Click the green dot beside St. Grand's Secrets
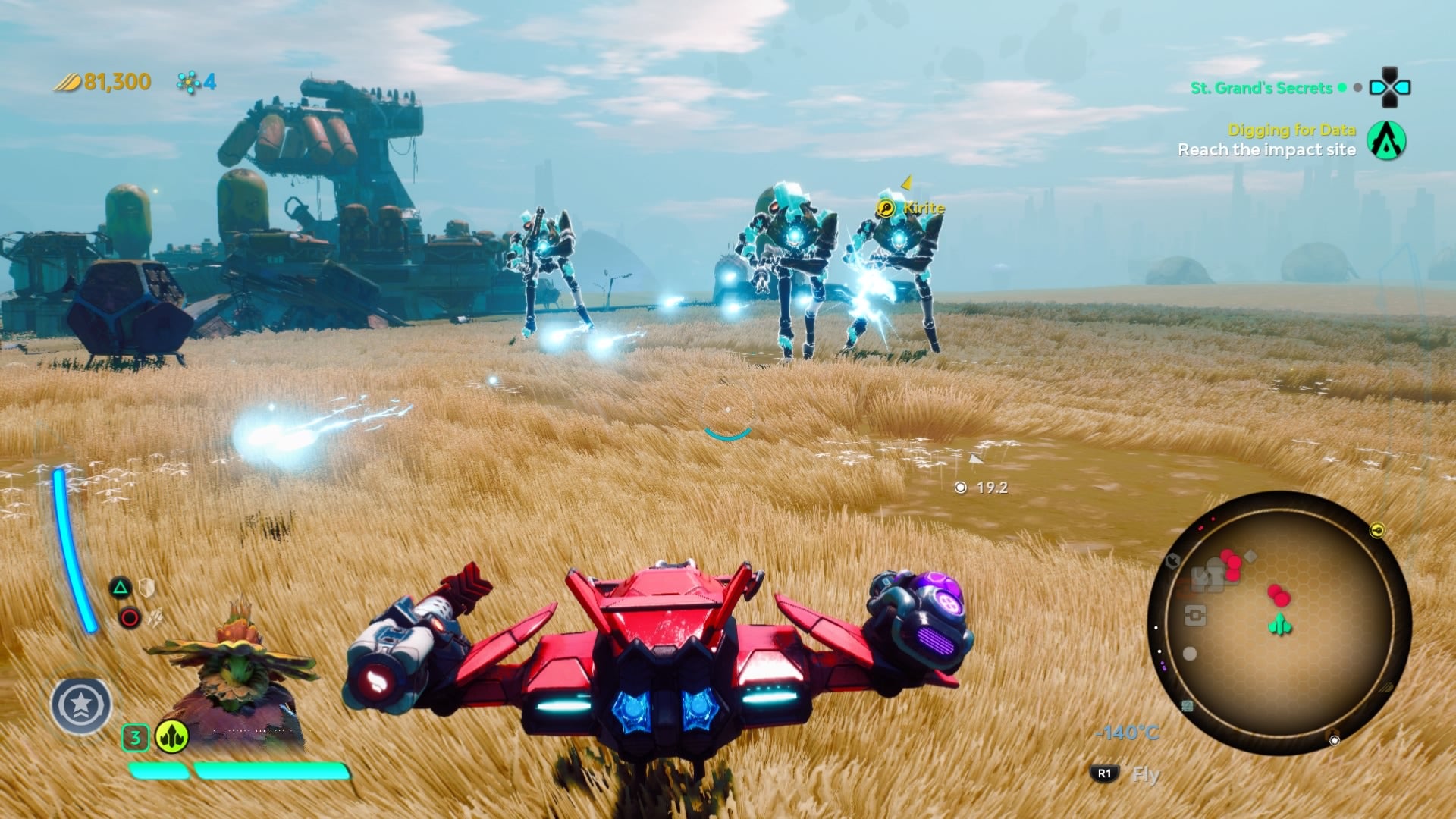 1342,89
